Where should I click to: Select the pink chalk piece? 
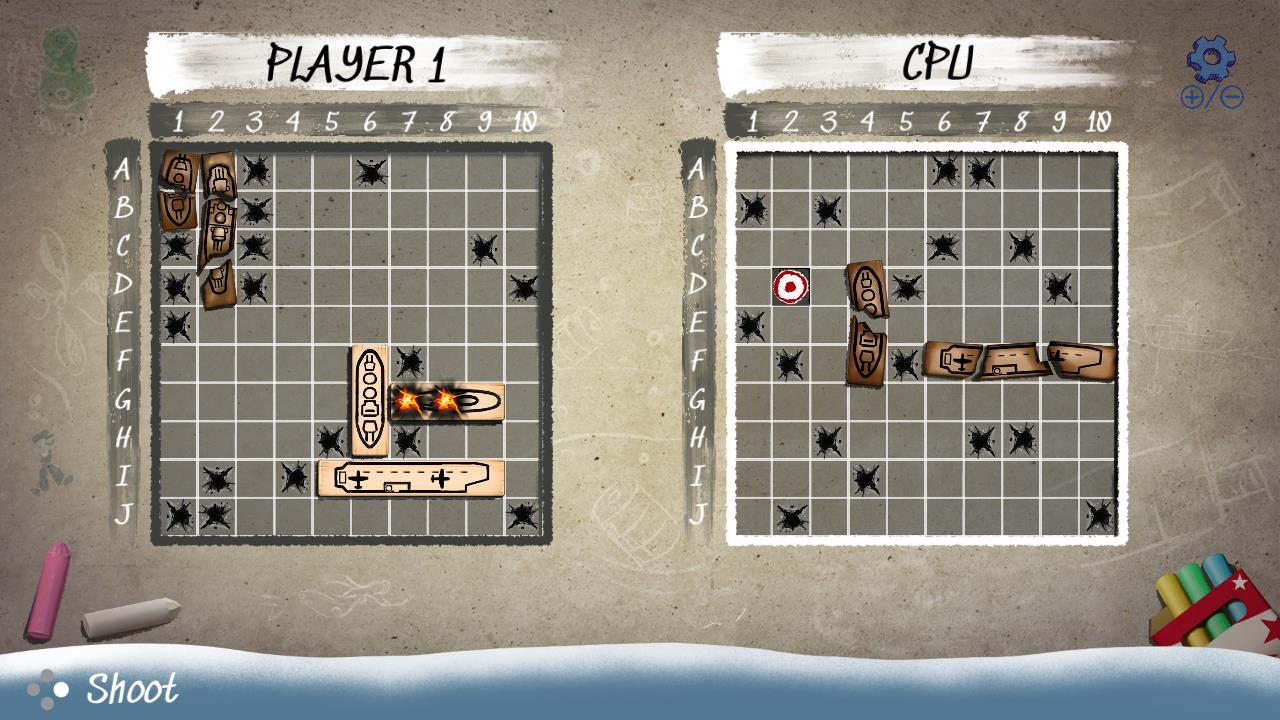click(x=50, y=590)
